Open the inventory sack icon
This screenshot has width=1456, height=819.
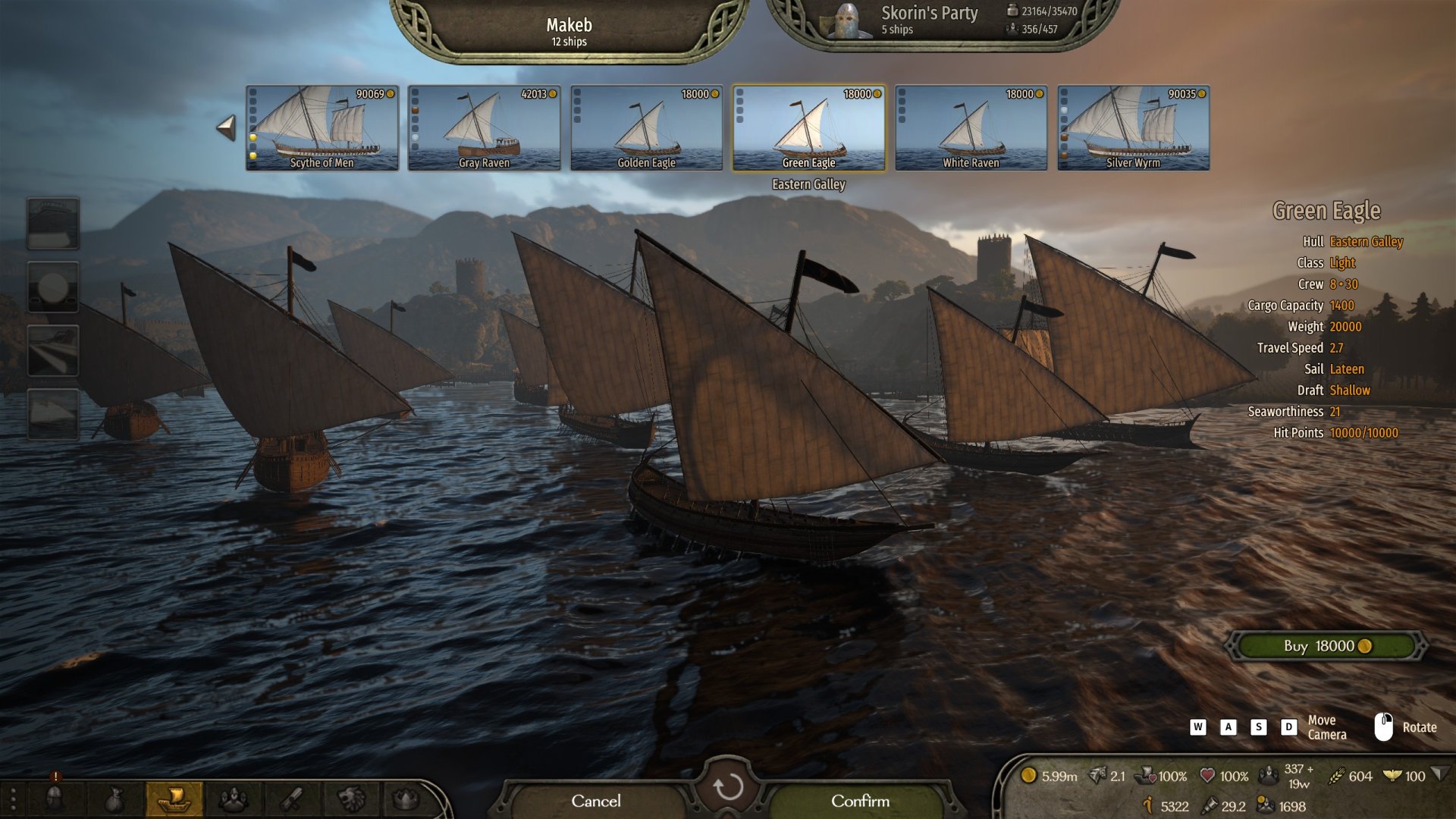(114, 799)
